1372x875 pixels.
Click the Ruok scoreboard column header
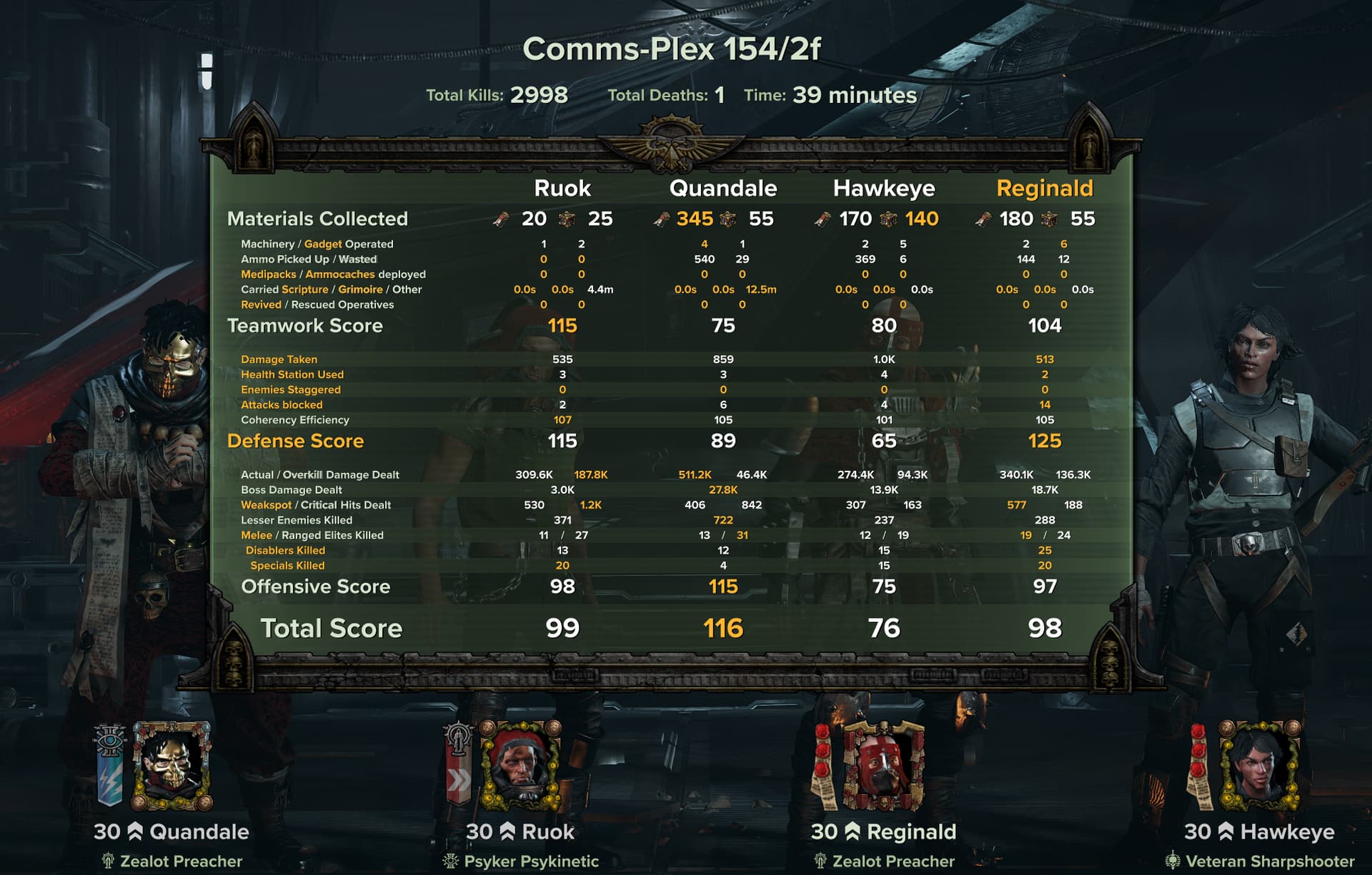(x=562, y=188)
